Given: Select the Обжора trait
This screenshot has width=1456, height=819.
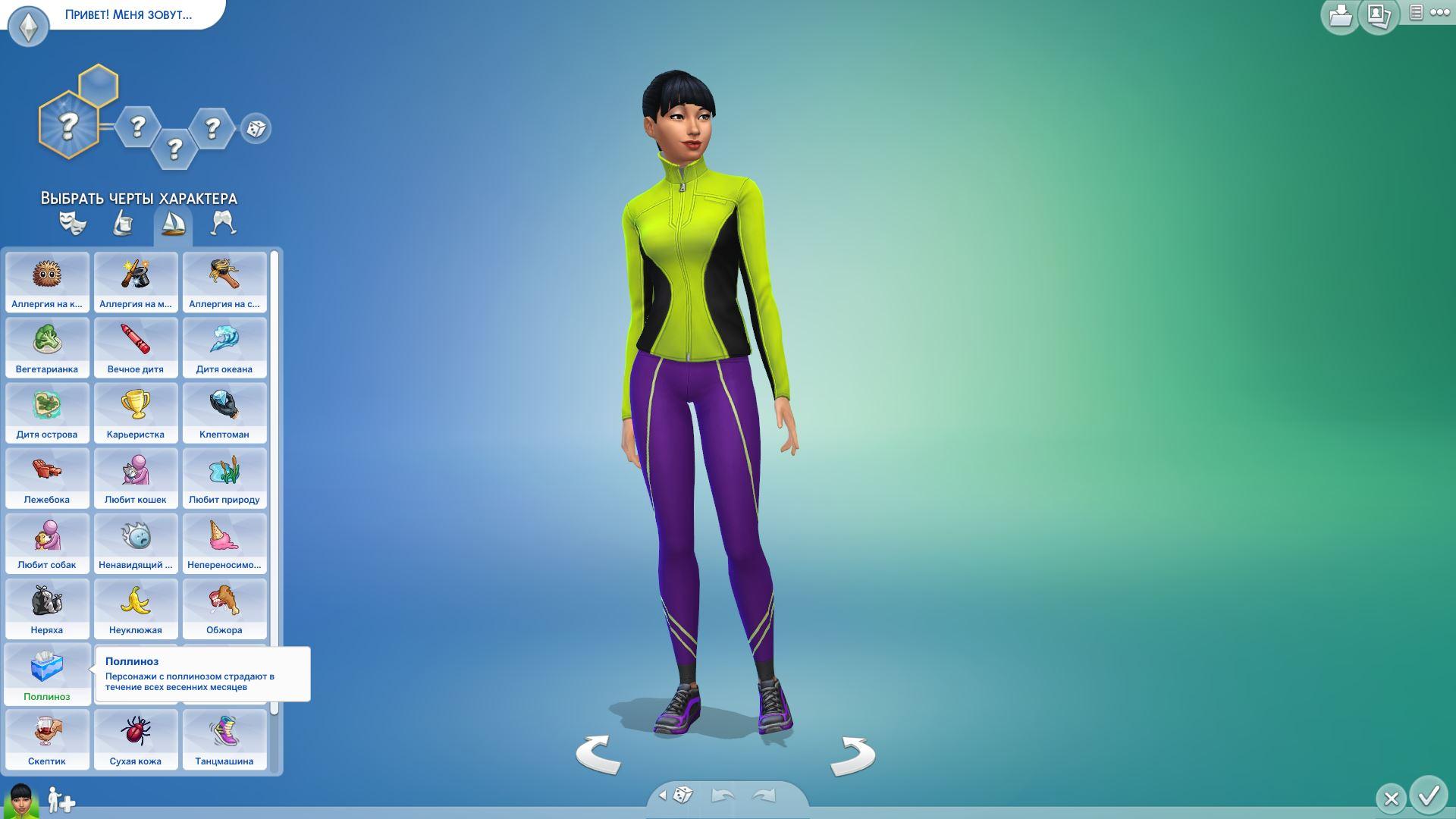Looking at the screenshot, I should pos(224,608).
